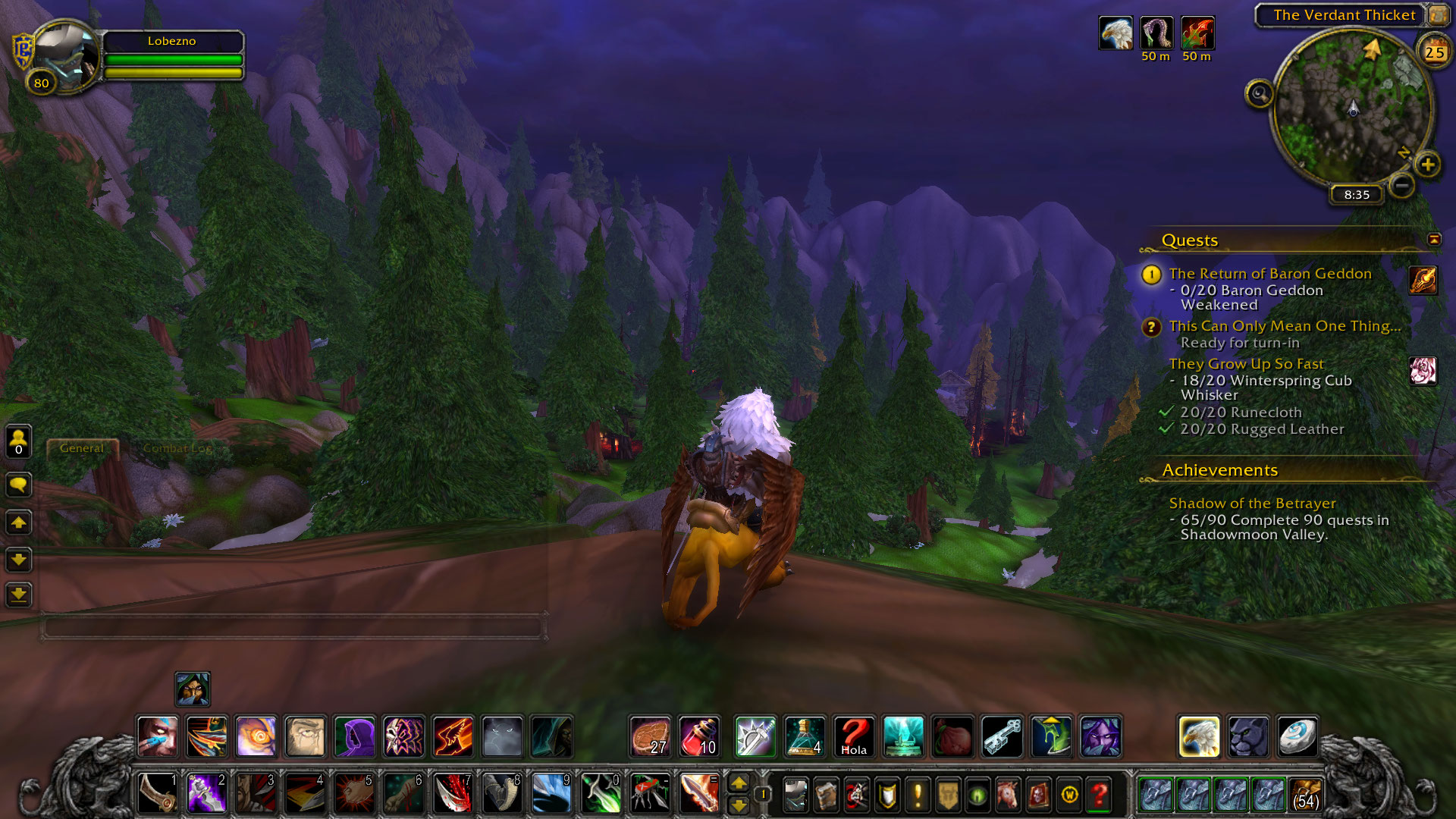Zoom out the minimap

pos(1402,185)
